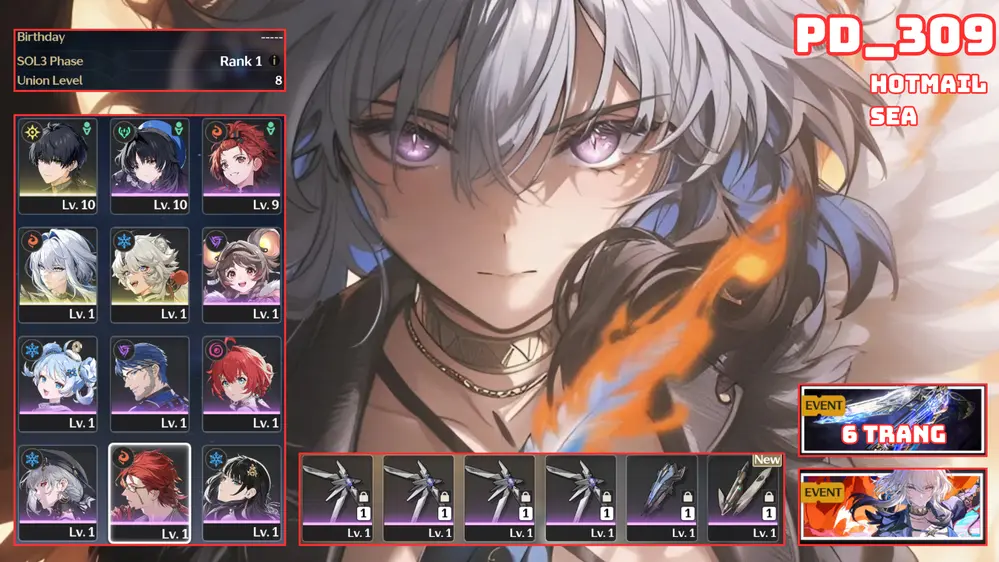Pick the black-haired girl with gold hair ornament
Image resolution: width=999 pixels, height=562 pixels.
[x=241, y=492]
